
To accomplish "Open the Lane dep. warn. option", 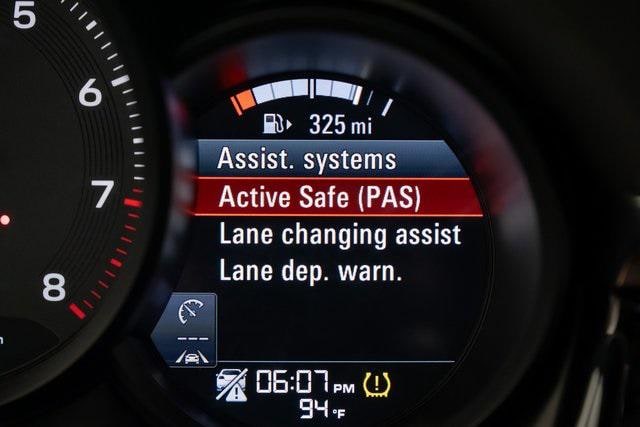I will pyautogui.click(x=310, y=270).
